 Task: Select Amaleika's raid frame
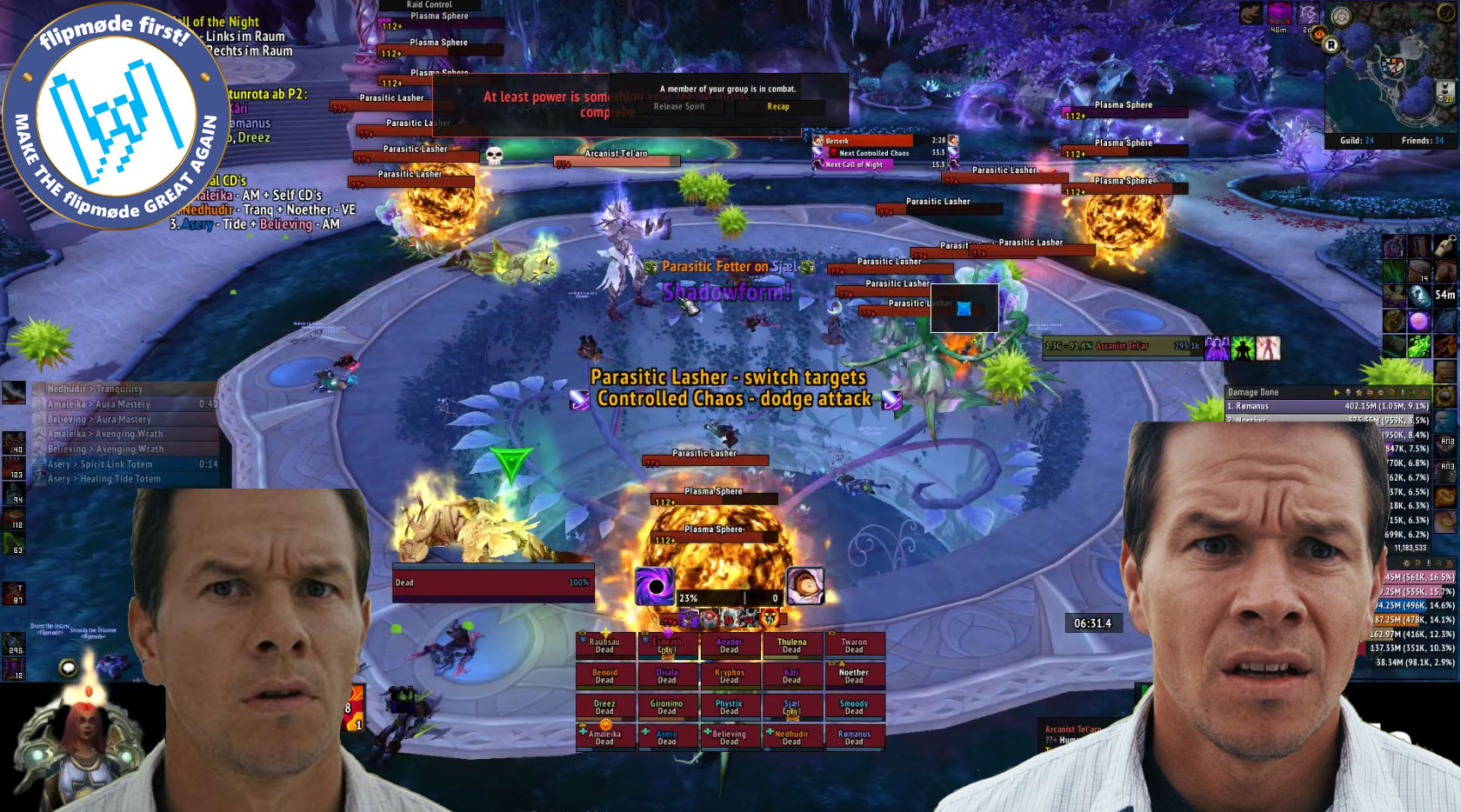[x=605, y=737]
